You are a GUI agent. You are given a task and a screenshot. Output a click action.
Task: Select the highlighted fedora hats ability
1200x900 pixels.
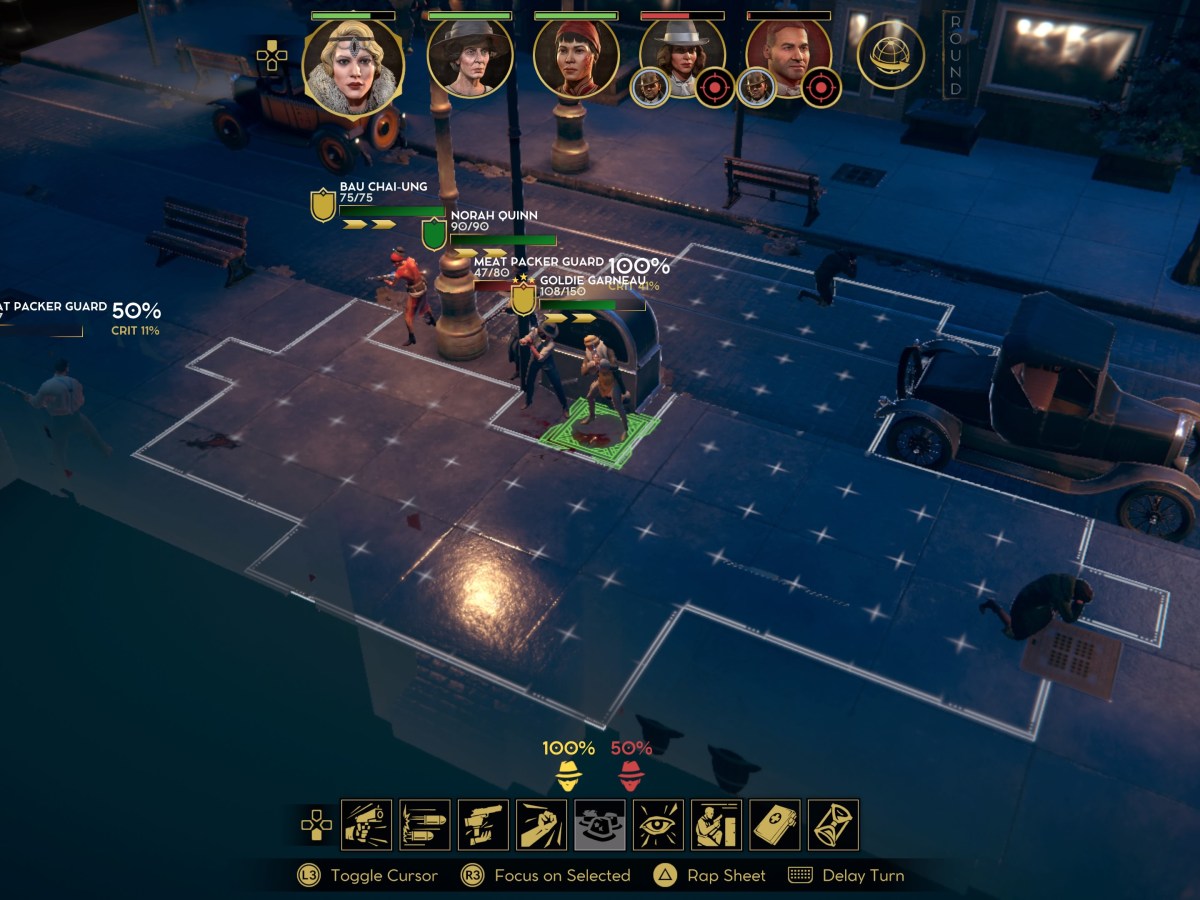600,825
